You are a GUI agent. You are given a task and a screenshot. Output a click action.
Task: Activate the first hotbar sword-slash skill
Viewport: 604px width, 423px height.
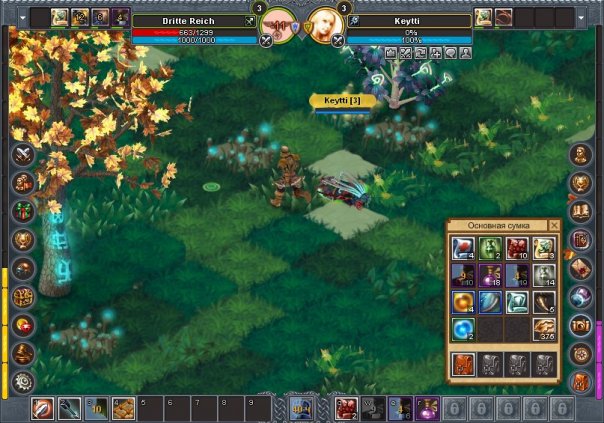(x=42, y=408)
